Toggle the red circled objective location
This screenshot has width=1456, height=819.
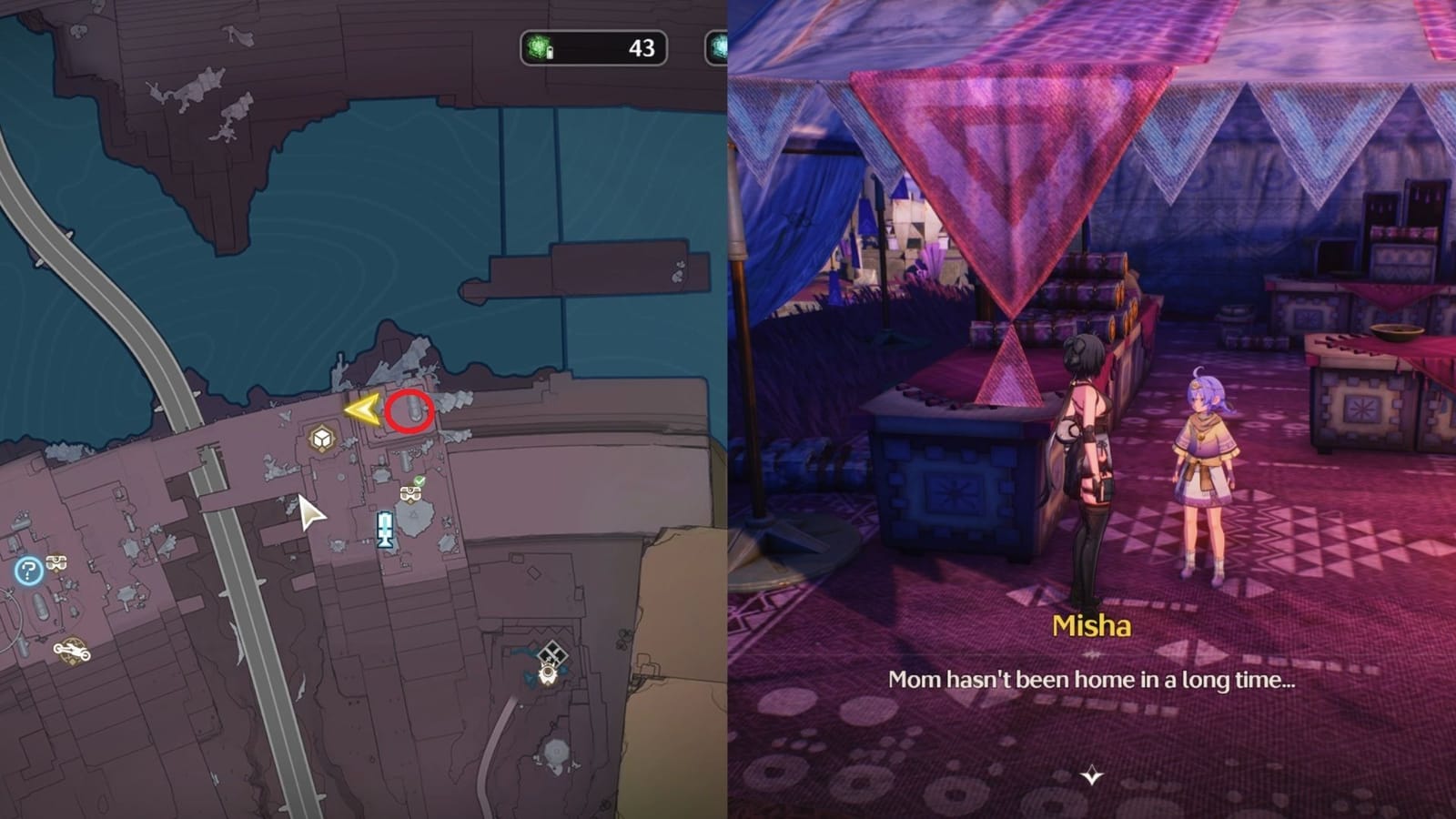409,411
